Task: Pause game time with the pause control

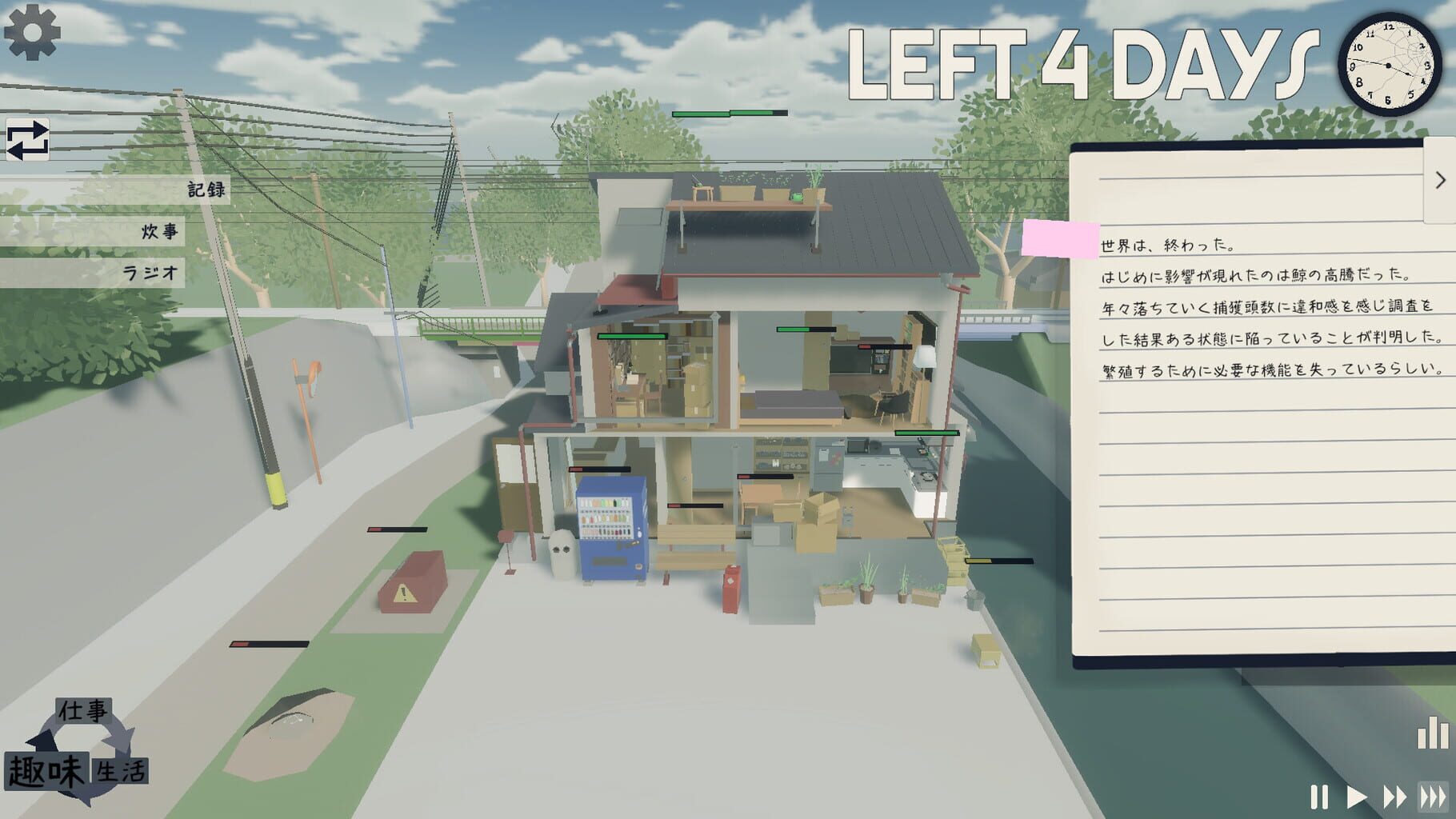Action: tap(1320, 796)
